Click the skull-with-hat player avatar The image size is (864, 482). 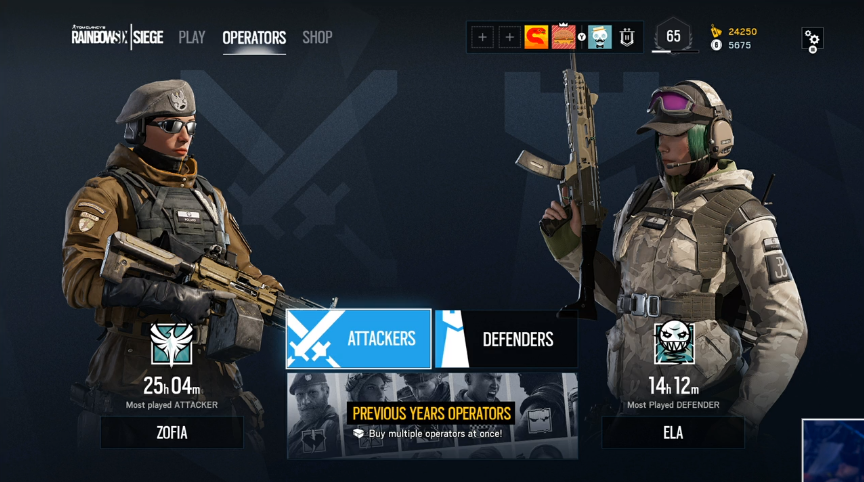pyautogui.click(x=600, y=37)
